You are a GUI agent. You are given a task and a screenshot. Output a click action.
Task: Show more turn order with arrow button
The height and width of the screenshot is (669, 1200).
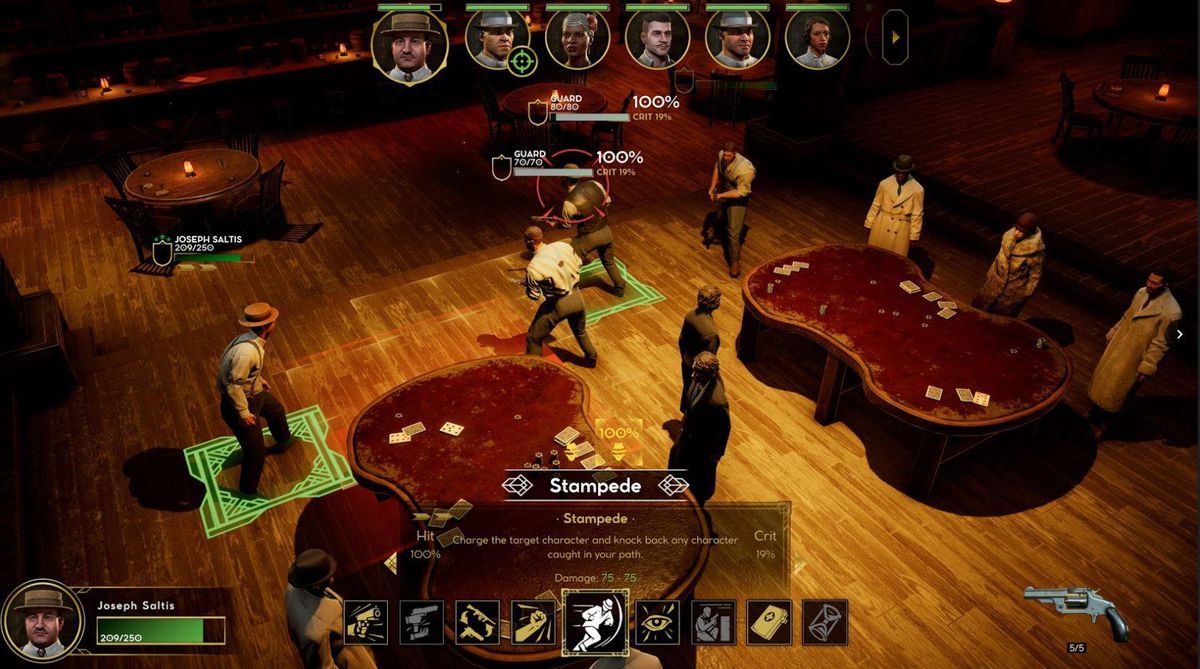[x=895, y=38]
